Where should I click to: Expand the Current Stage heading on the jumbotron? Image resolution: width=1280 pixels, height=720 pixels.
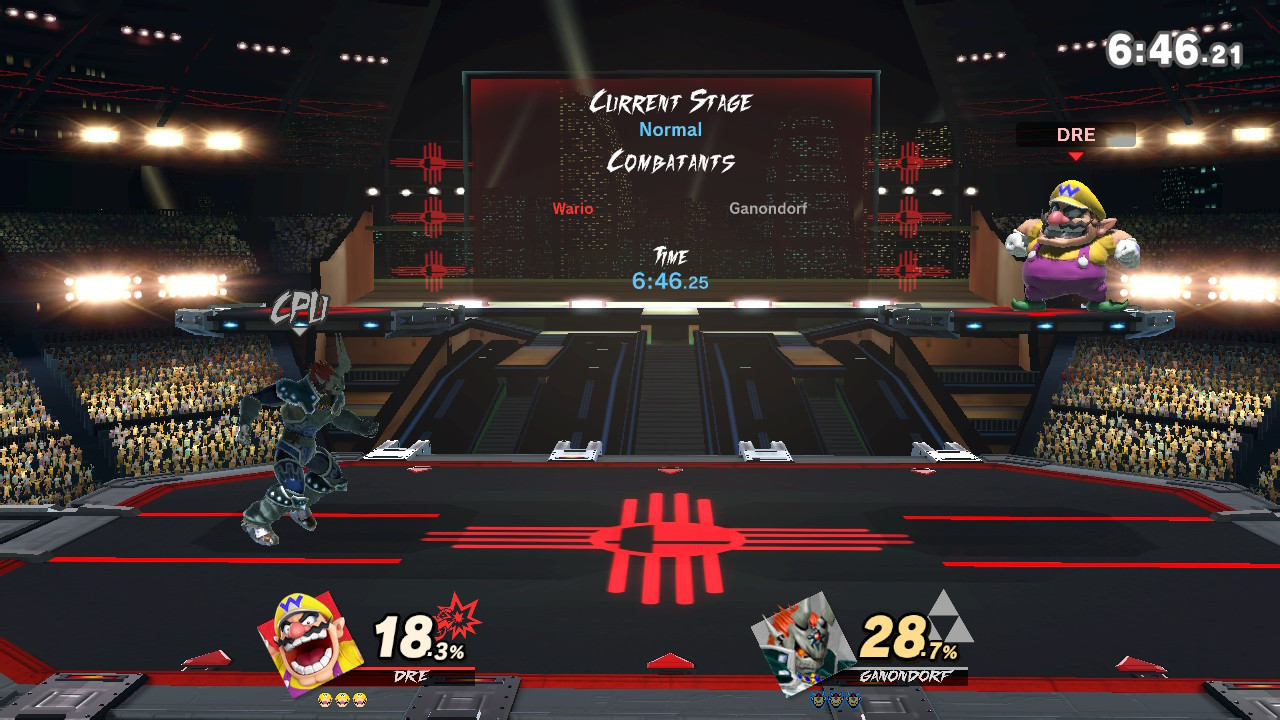pyautogui.click(x=673, y=101)
